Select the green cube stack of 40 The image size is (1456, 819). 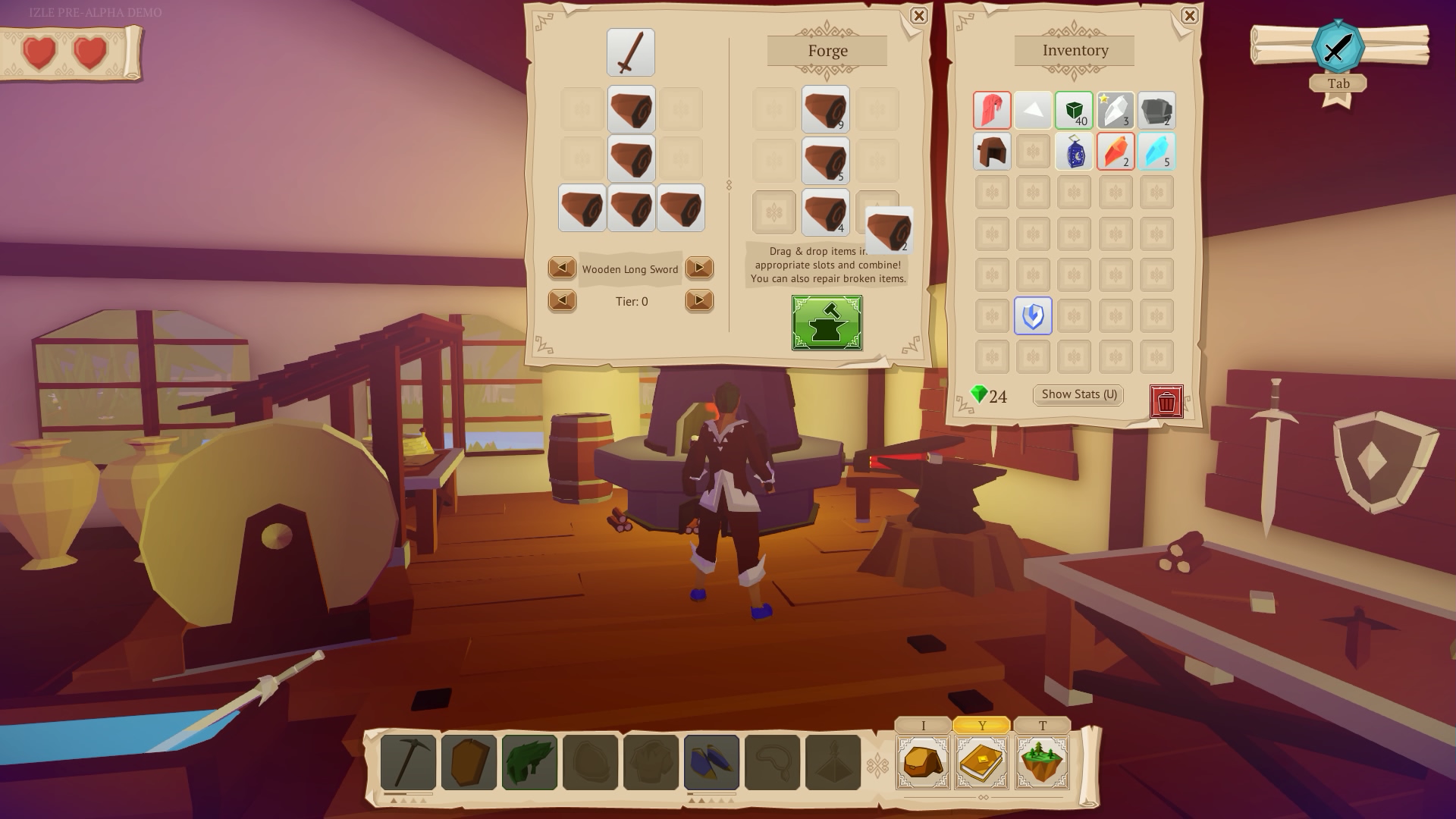point(1074,111)
